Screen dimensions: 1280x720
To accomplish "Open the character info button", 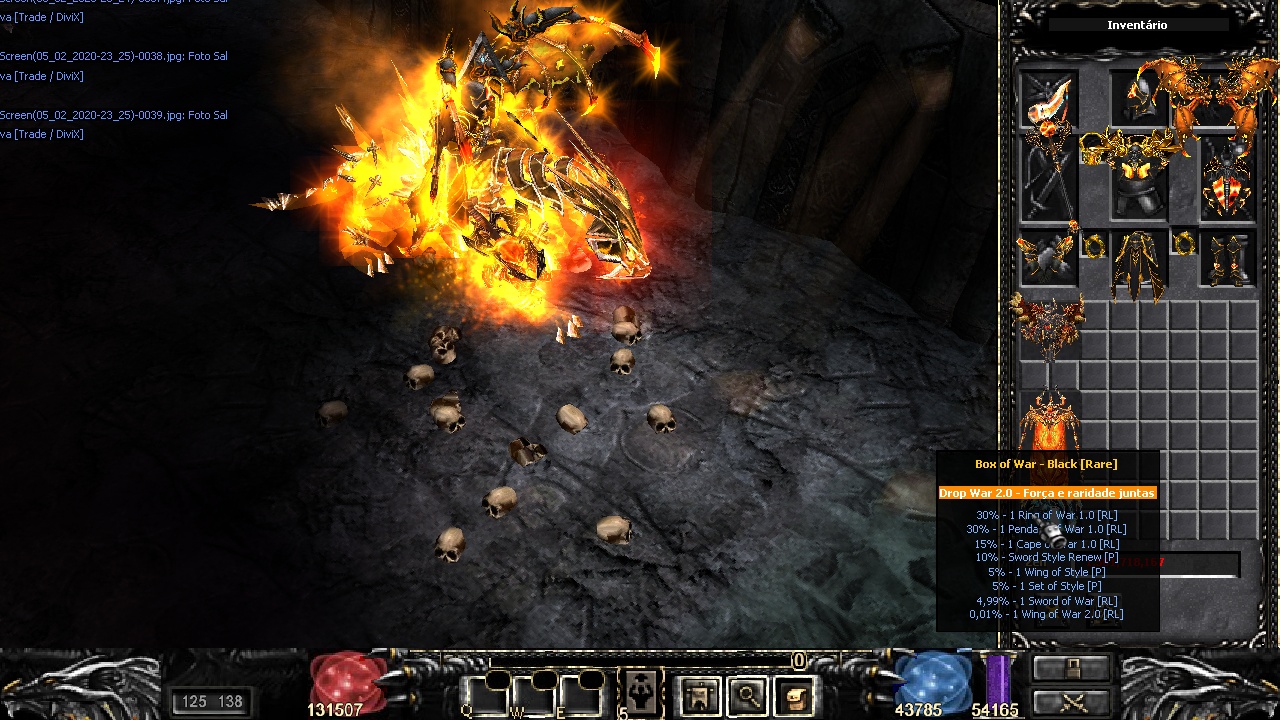I will [x=699, y=695].
